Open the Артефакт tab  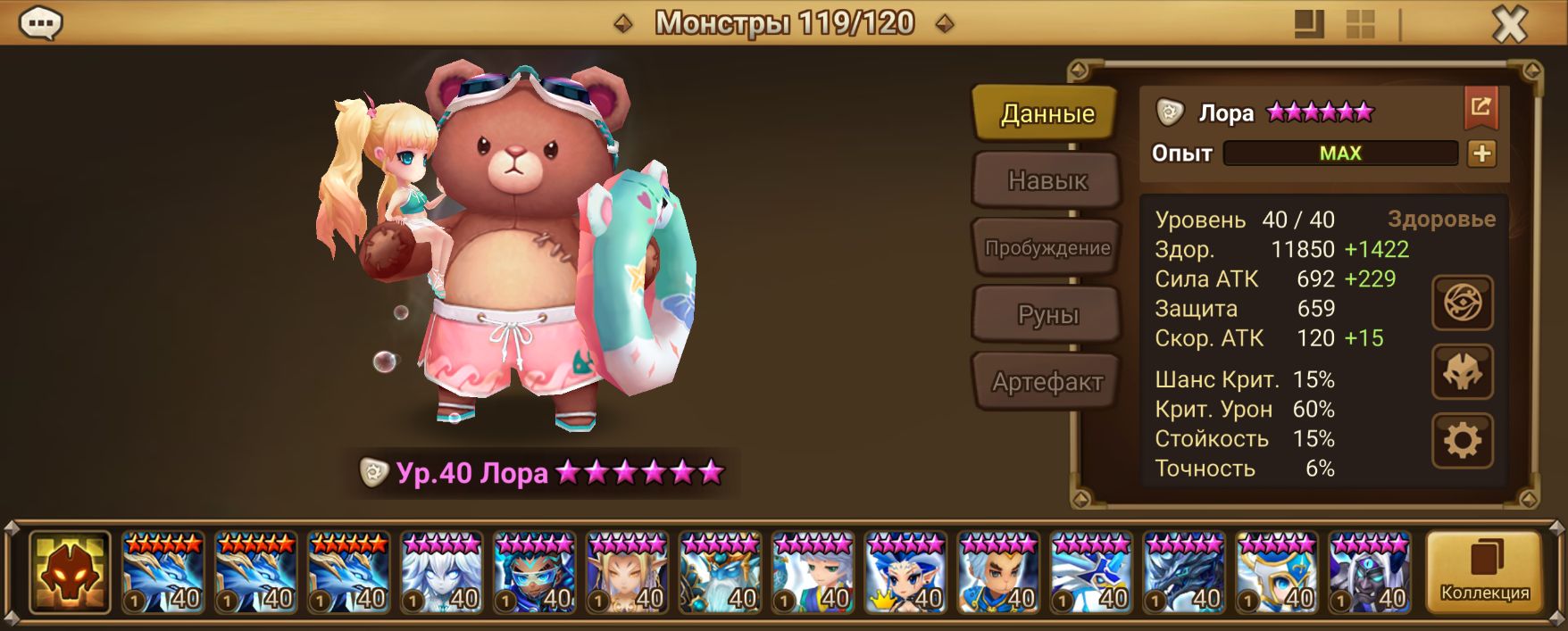1047,382
